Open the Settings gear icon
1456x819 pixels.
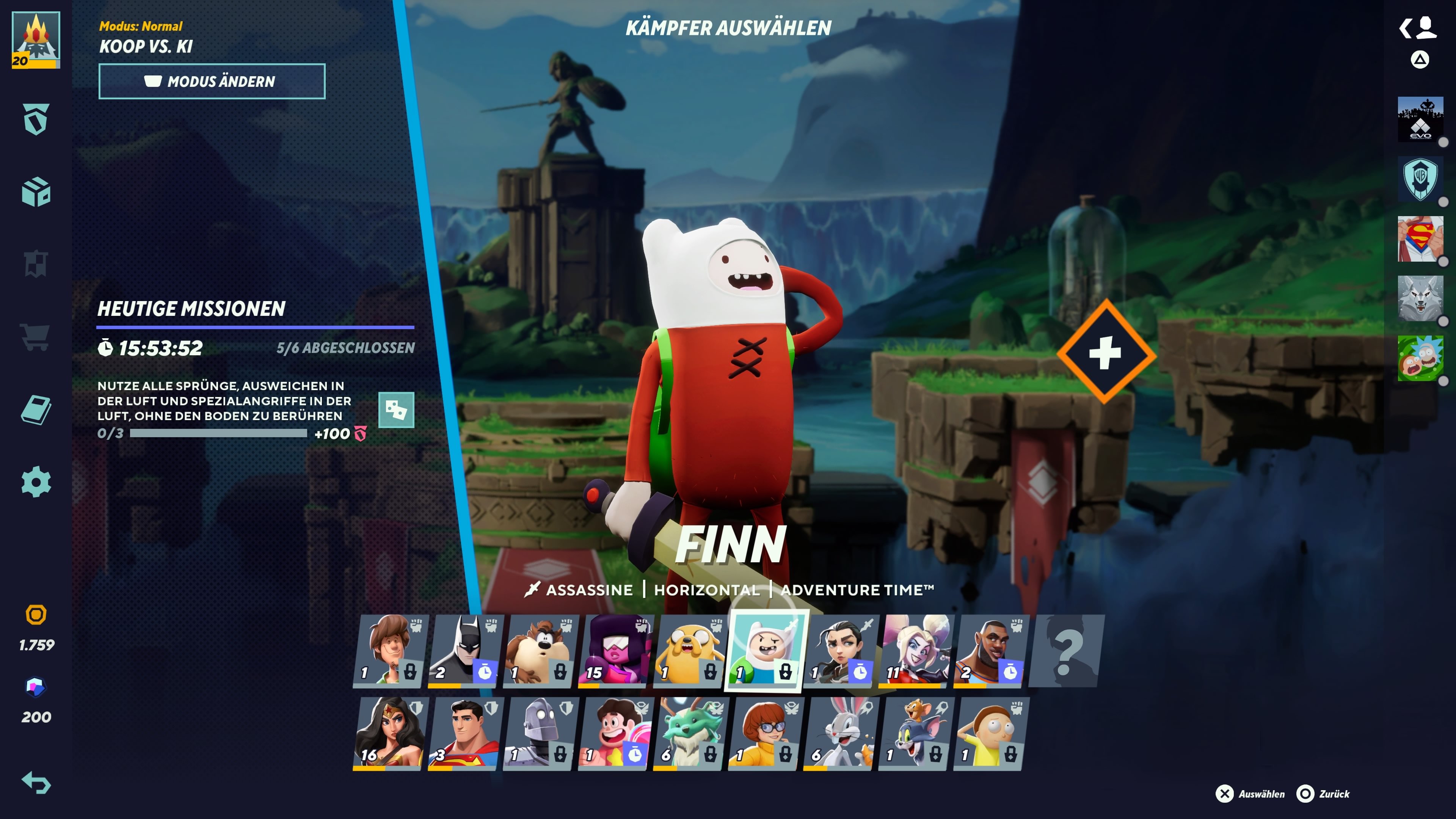(36, 482)
